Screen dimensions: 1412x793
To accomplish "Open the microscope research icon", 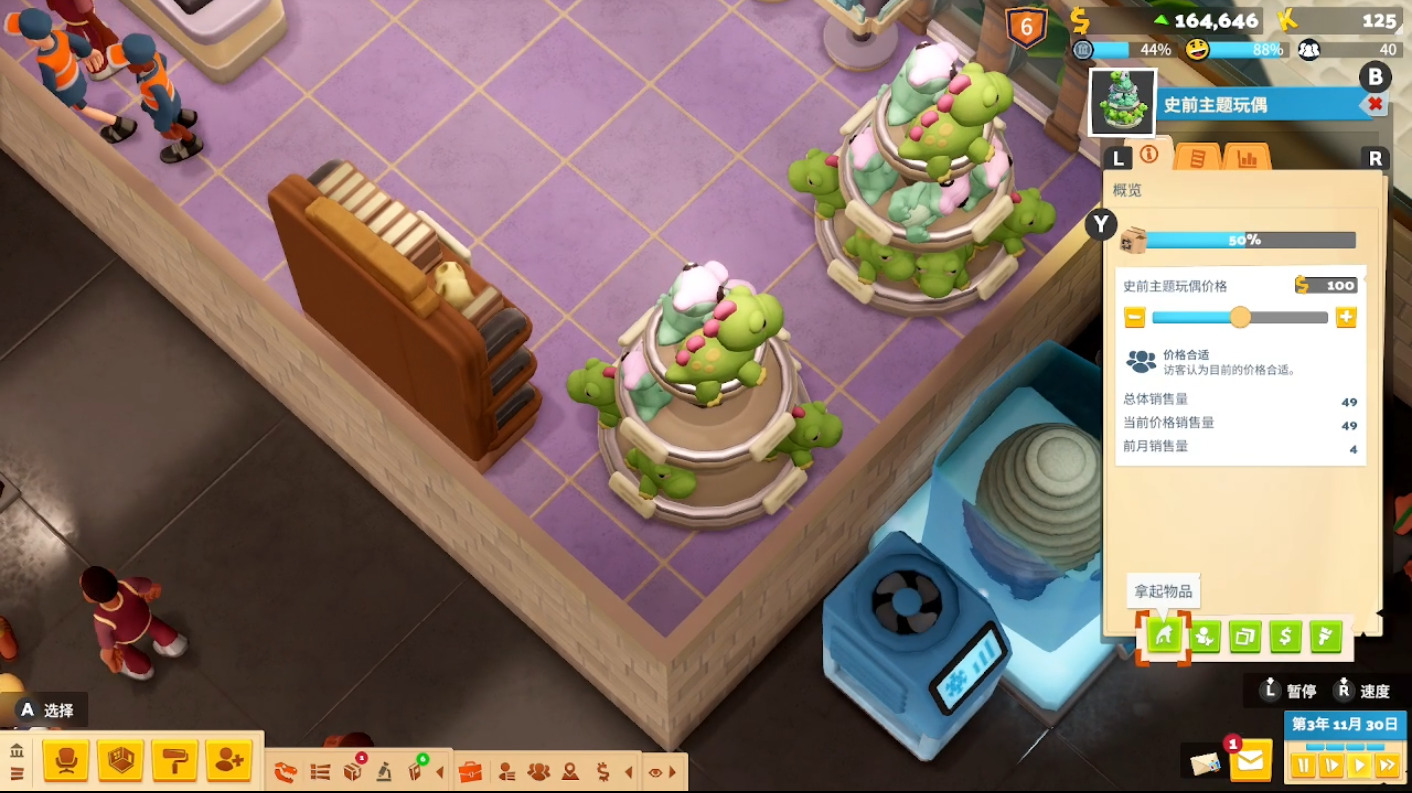I will click(384, 772).
